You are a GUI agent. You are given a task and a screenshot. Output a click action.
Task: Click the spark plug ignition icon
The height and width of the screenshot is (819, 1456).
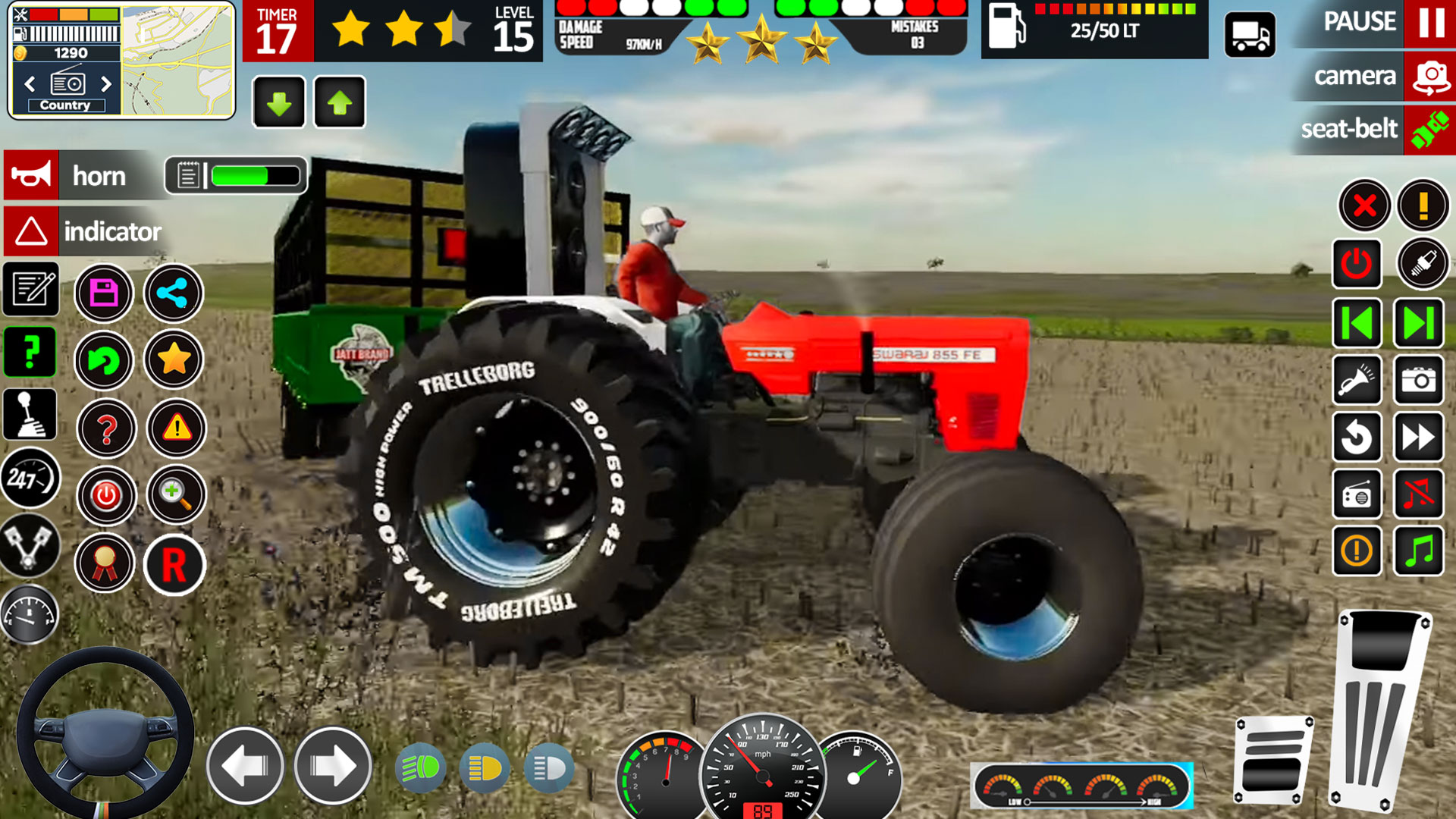point(1425,264)
